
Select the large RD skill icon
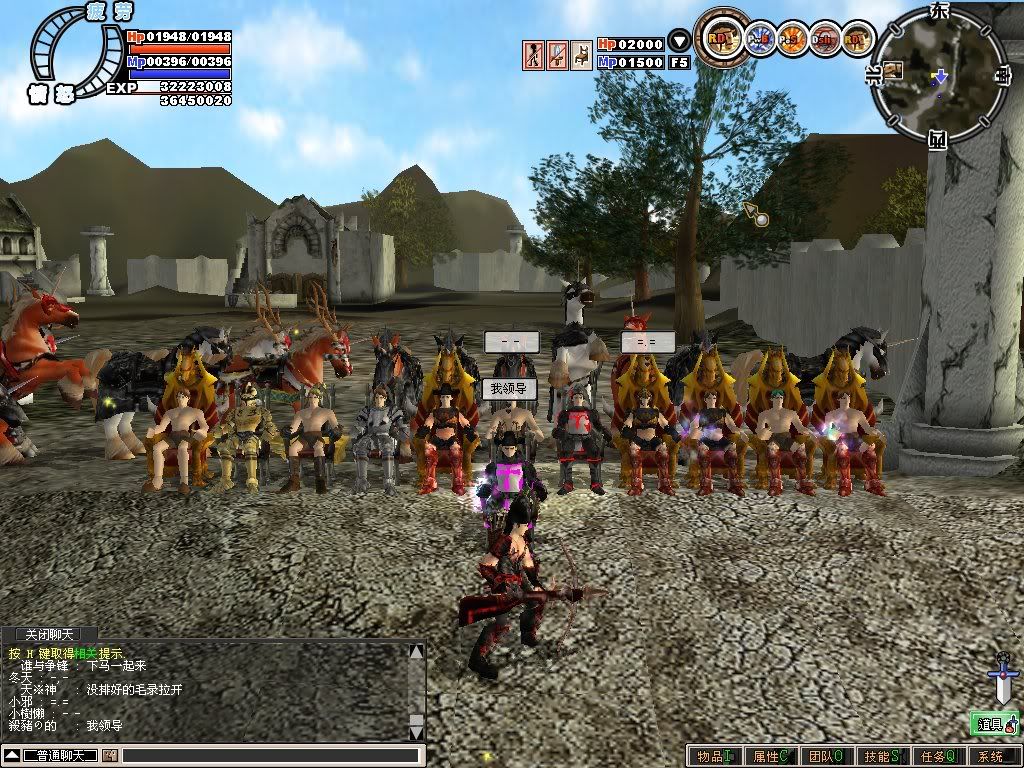pos(720,39)
